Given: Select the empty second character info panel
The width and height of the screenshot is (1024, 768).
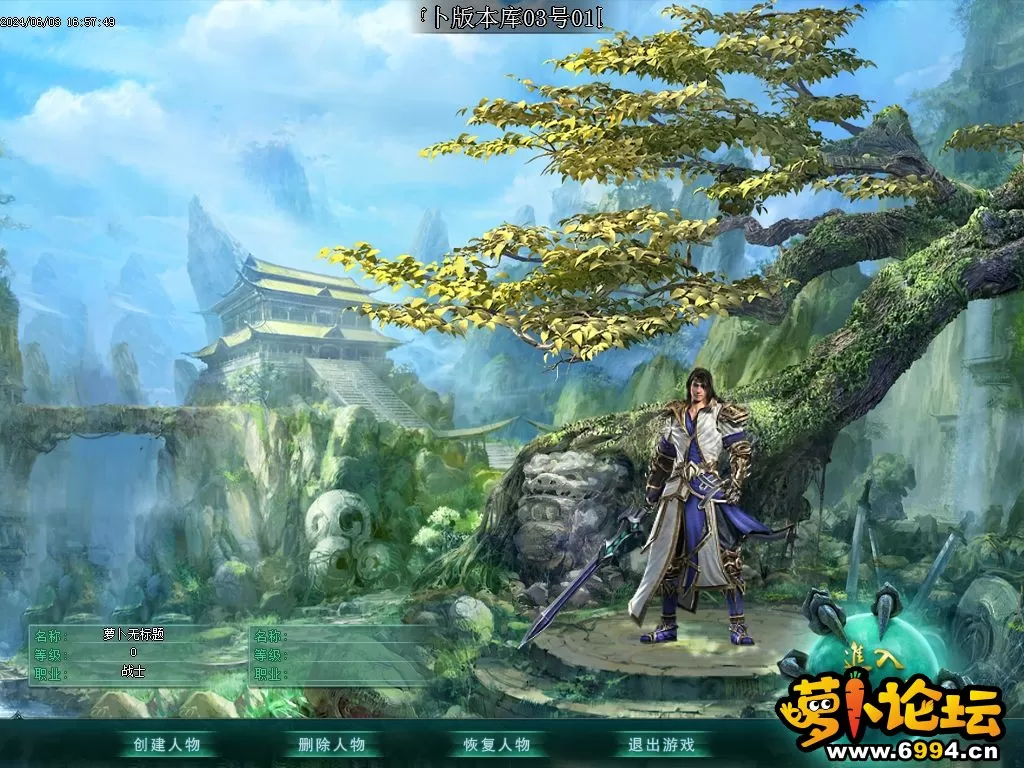Looking at the screenshot, I should coord(342,653).
